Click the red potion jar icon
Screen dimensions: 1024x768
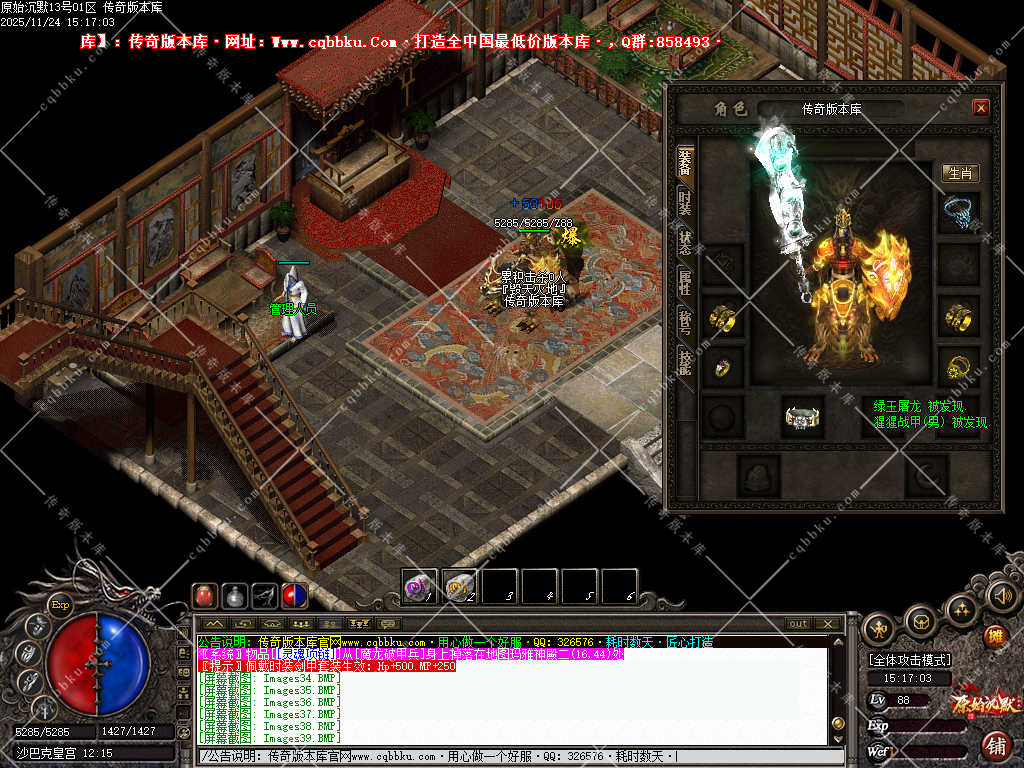(x=205, y=595)
